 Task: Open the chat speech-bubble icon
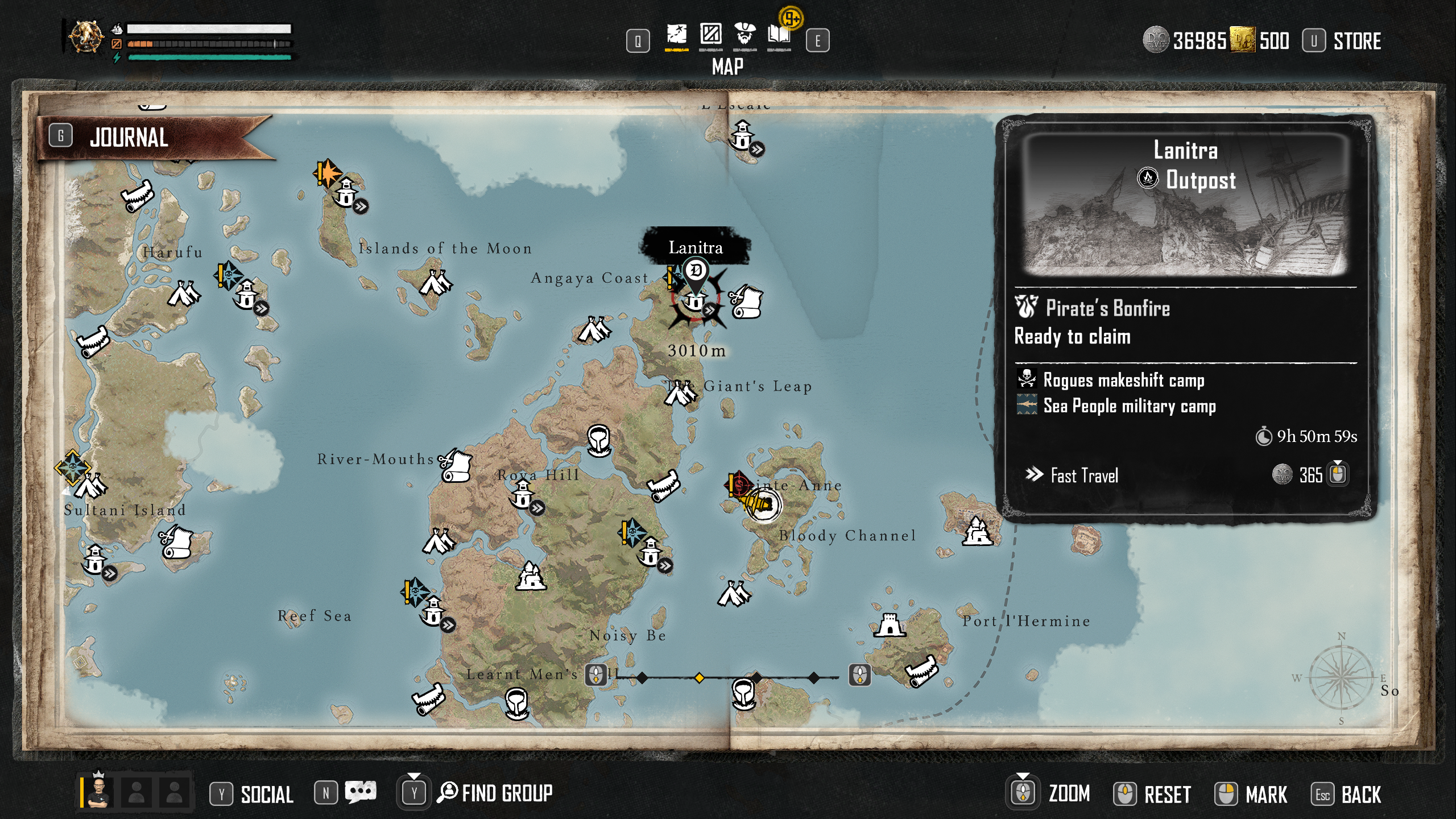click(x=361, y=792)
